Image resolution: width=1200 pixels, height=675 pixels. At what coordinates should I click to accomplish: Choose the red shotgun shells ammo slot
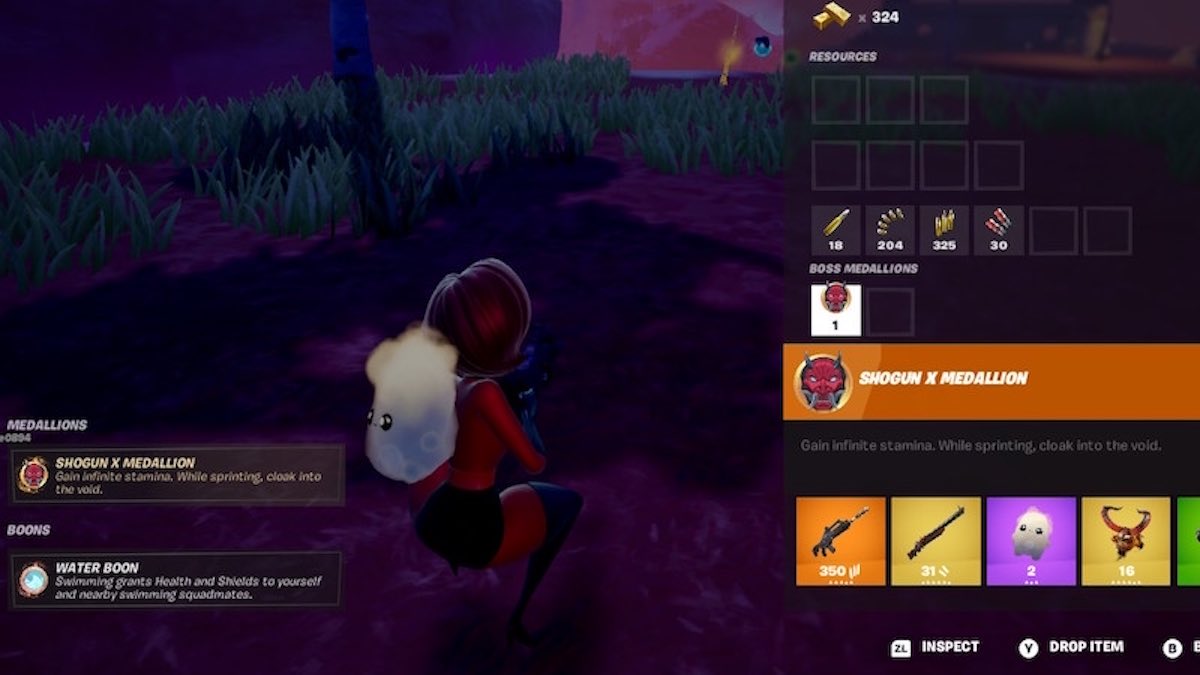998,230
